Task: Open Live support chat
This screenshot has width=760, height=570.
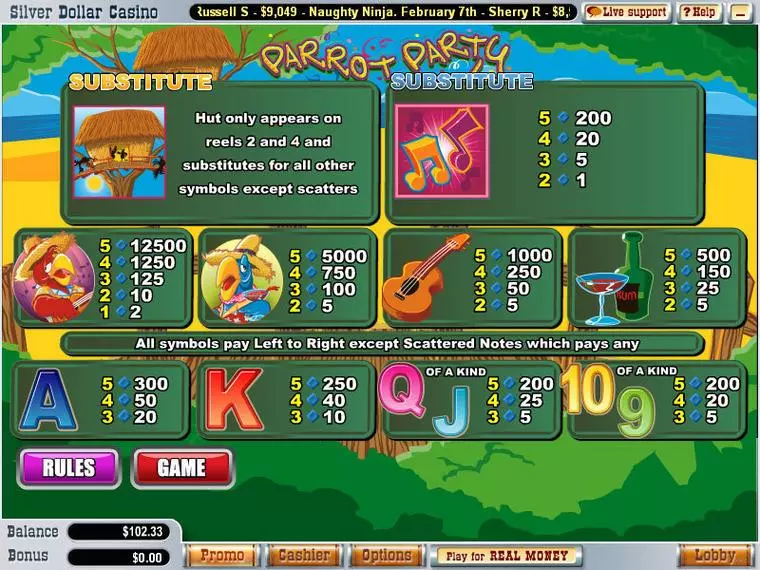Action: click(x=627, y=12)
